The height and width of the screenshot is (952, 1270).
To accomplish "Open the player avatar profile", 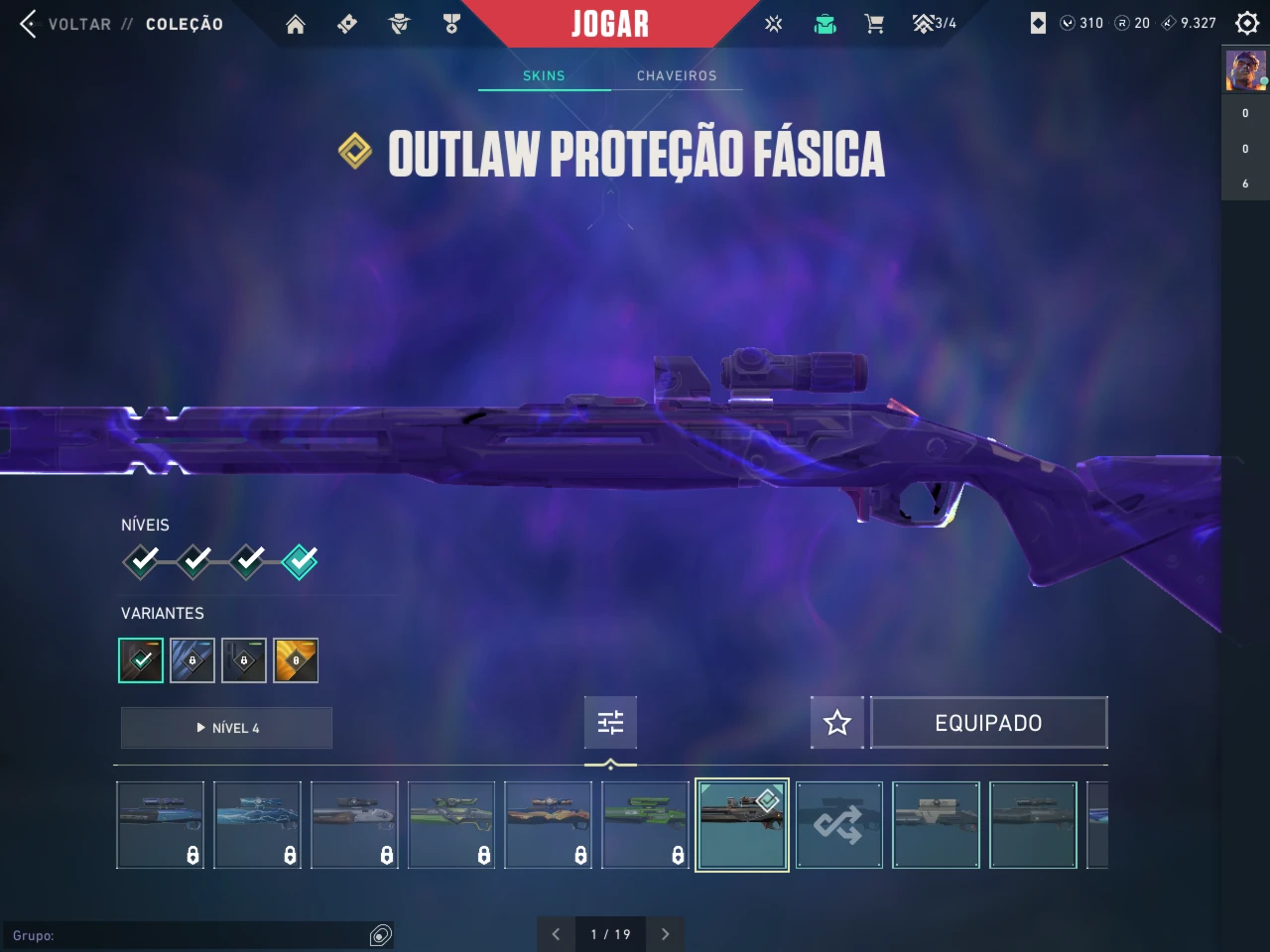I will tap(1245, 71).
